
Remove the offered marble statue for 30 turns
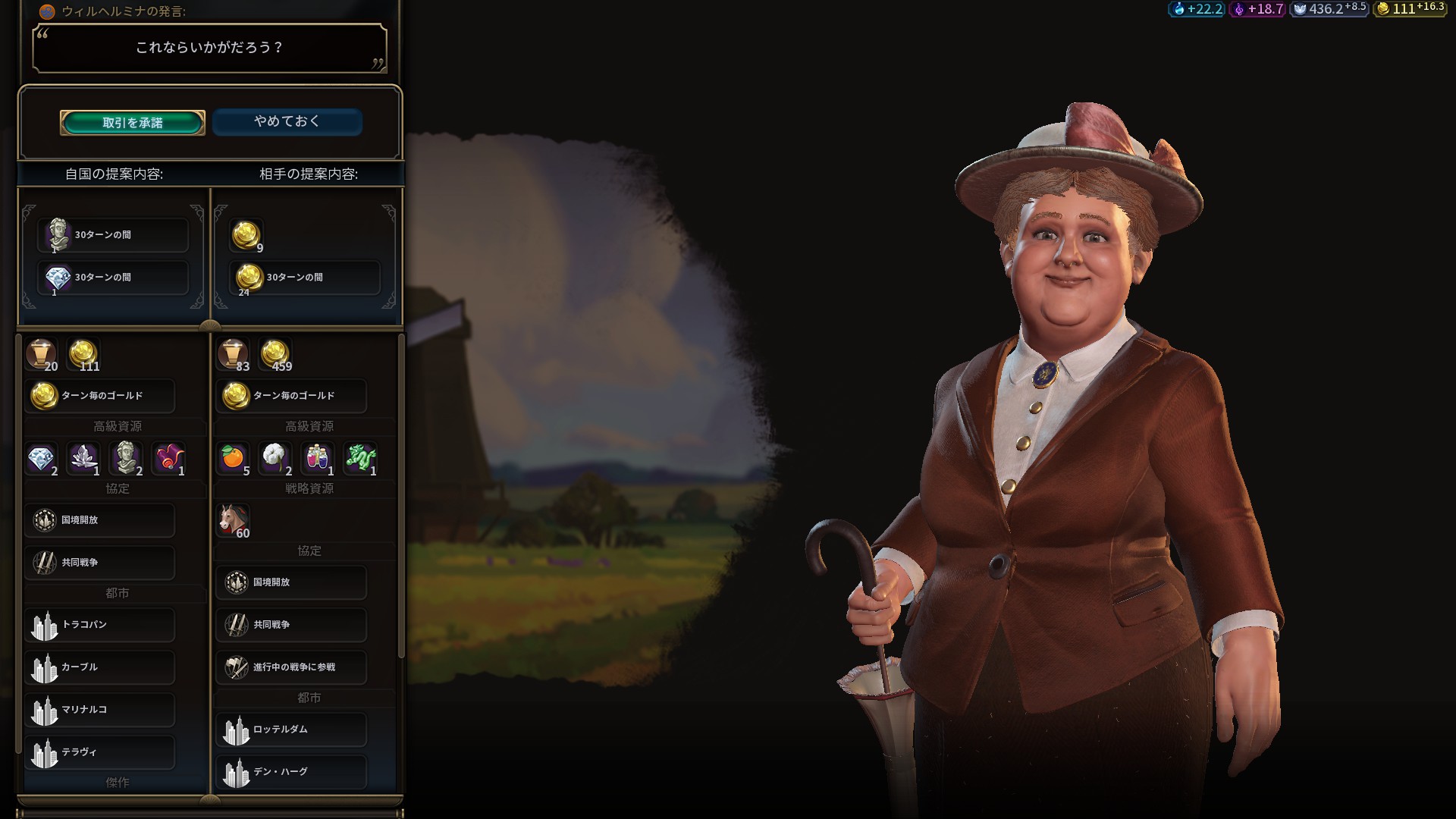click(112, 235)
